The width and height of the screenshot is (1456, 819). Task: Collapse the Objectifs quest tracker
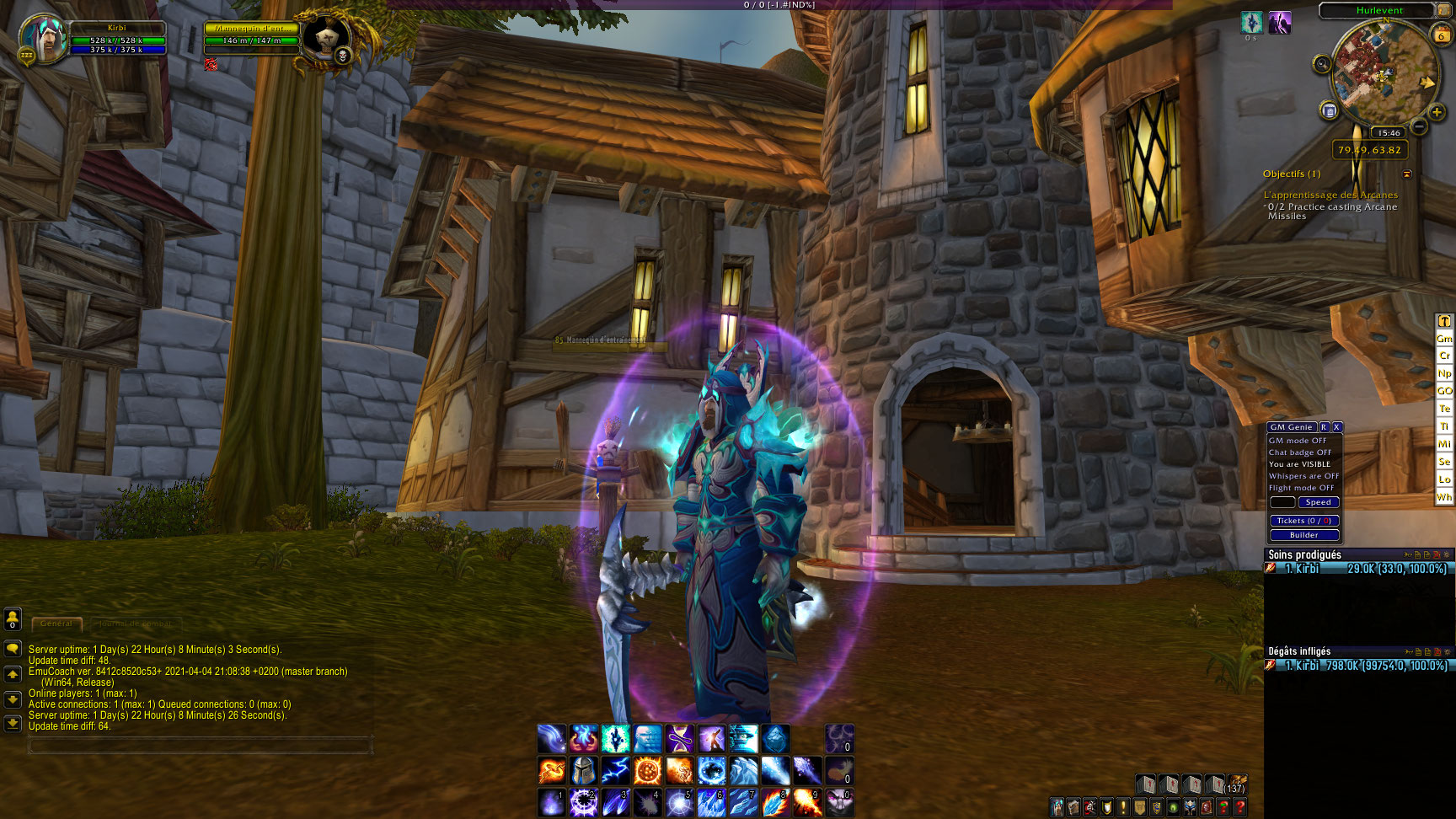click(x=1406, y=174)
